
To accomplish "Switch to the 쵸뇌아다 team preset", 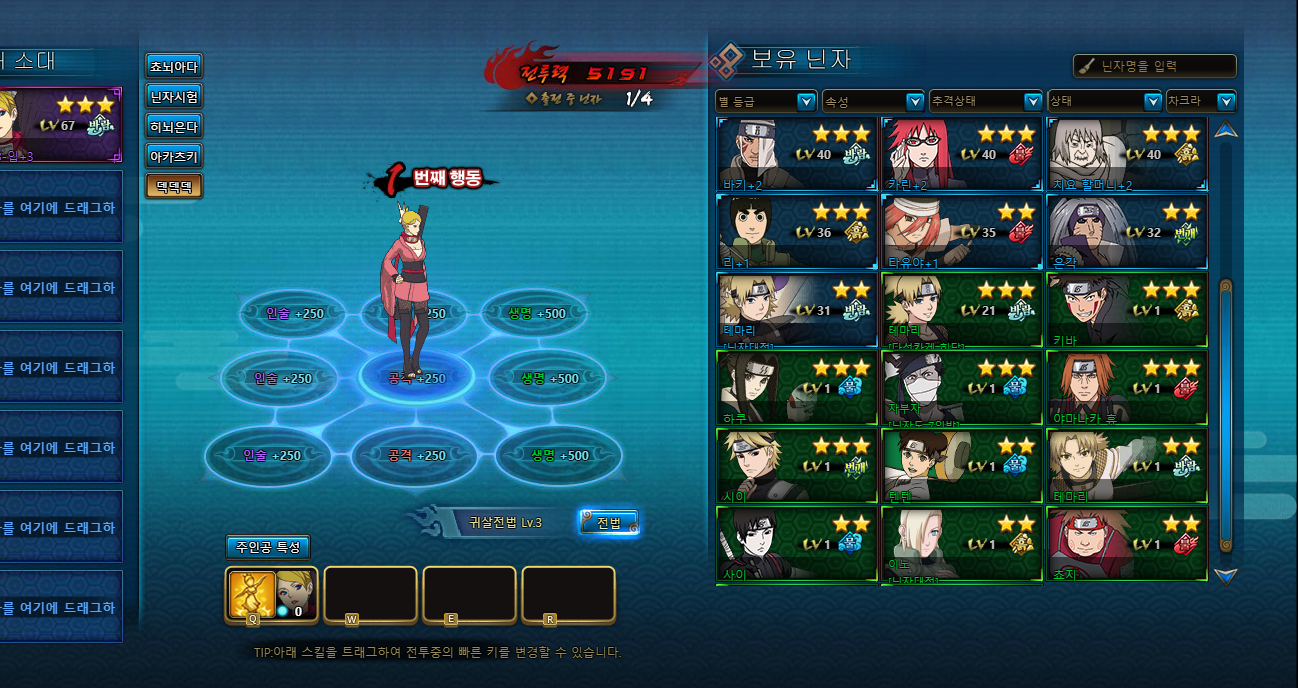I will click(x=174, y=67).
